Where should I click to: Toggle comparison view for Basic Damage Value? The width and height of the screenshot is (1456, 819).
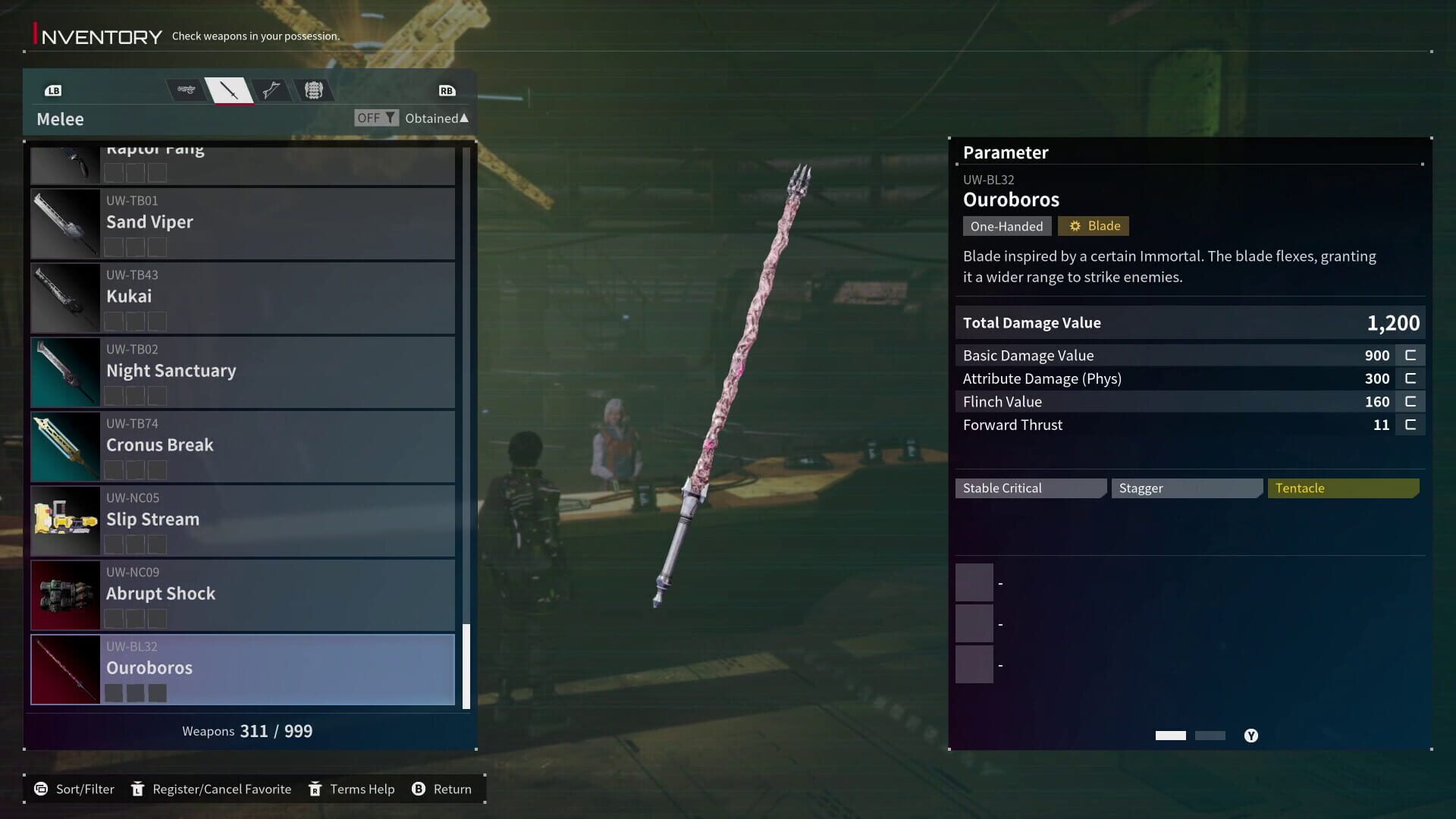point(1410,355)
